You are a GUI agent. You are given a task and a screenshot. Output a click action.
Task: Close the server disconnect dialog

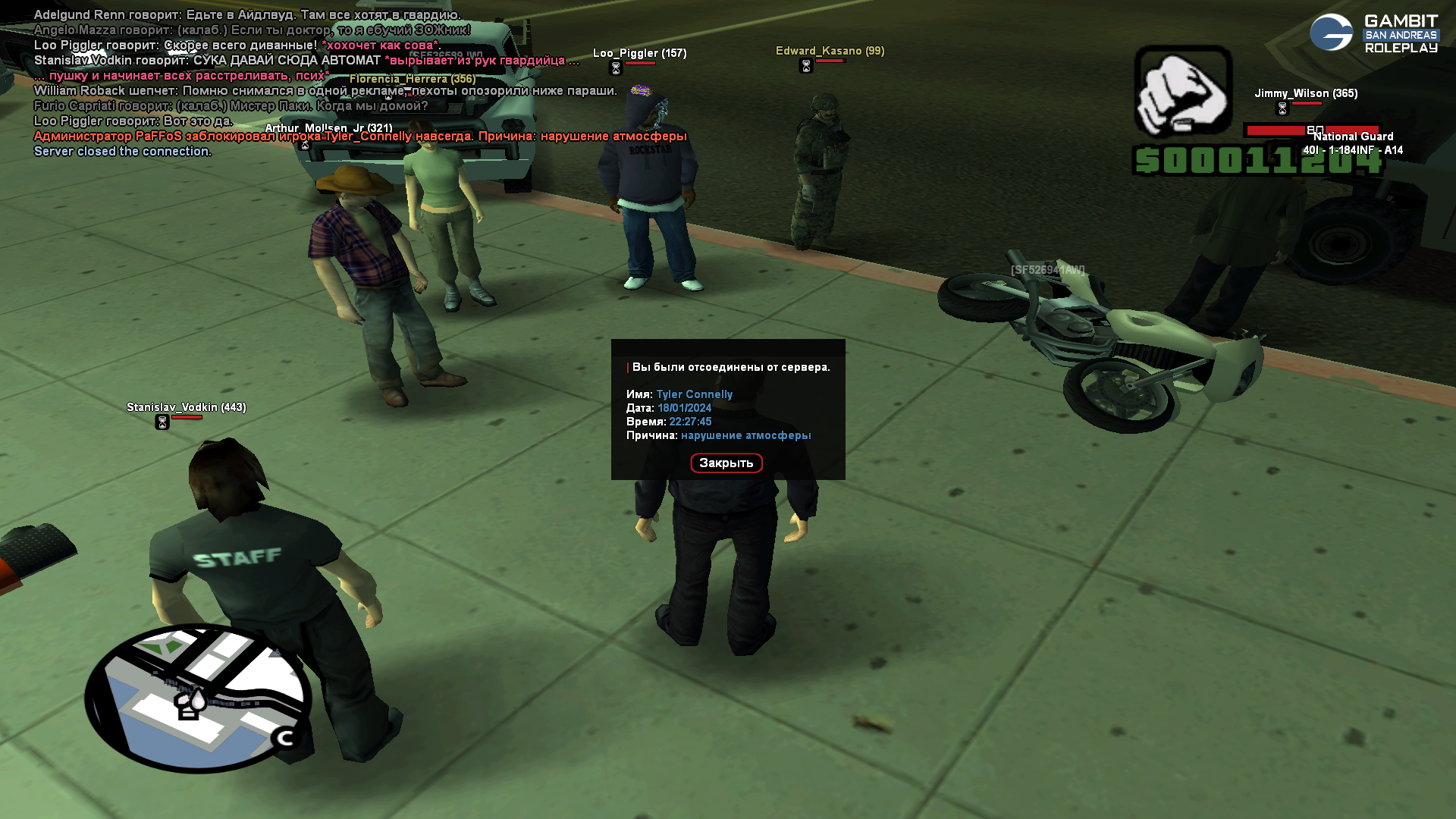click(x=726, y=463)
